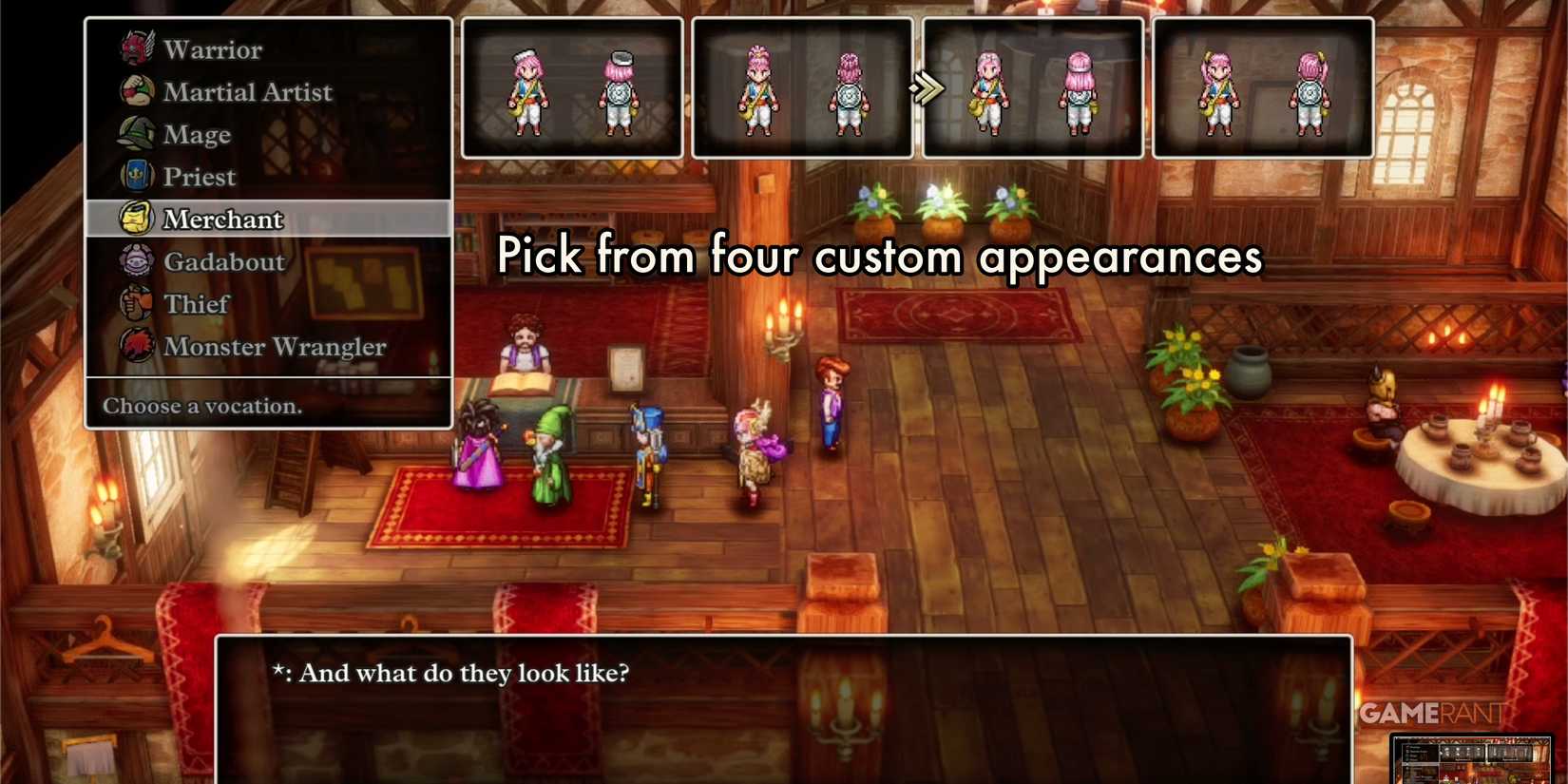The image size is (1568, 784).
Task: Click the Monster Wrangler claw icon
Action: click(x=137, y=346)
